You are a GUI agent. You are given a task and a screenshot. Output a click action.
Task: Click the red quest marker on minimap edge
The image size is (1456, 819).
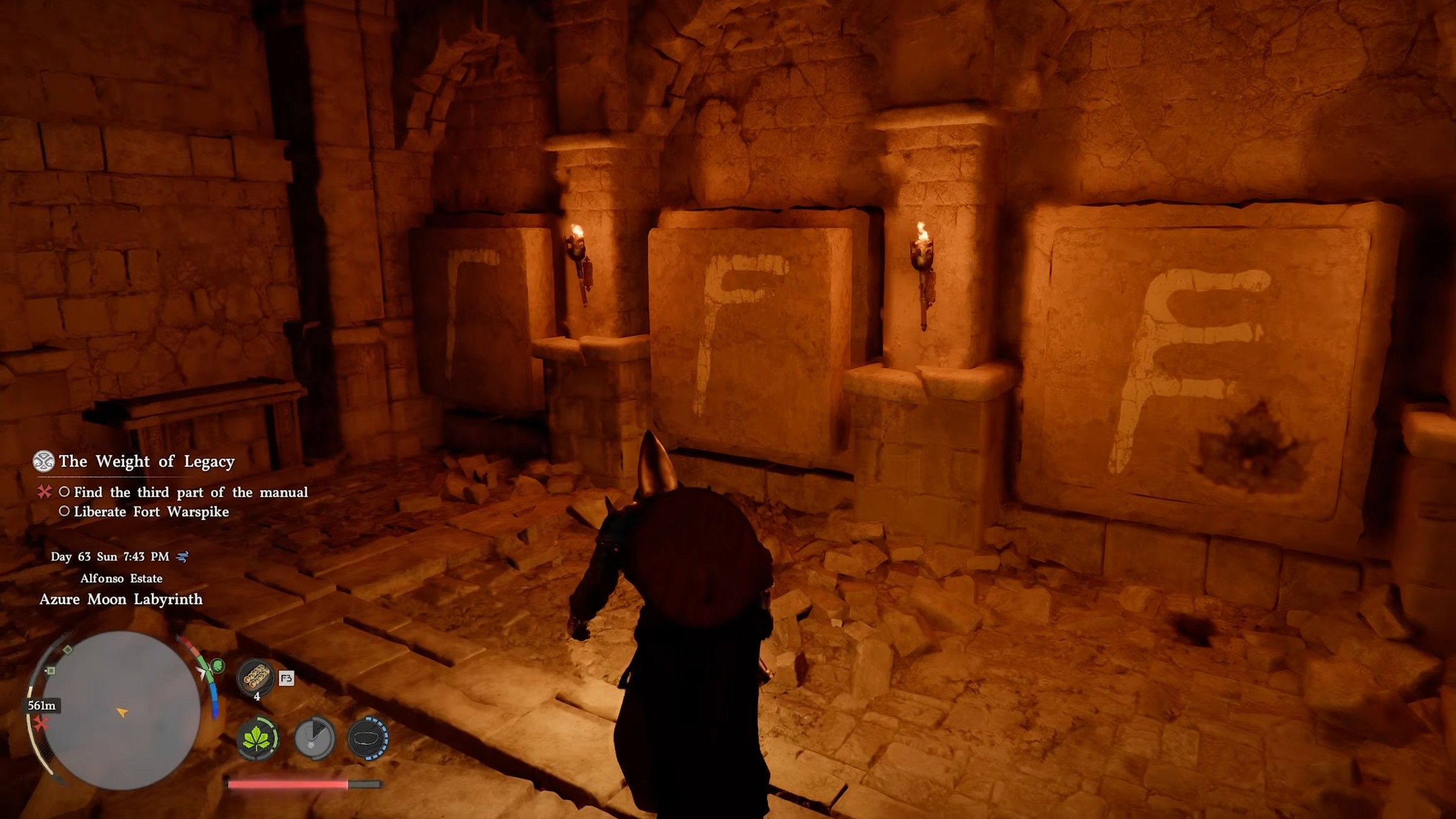pyautogui.click(x=41, y=723)
